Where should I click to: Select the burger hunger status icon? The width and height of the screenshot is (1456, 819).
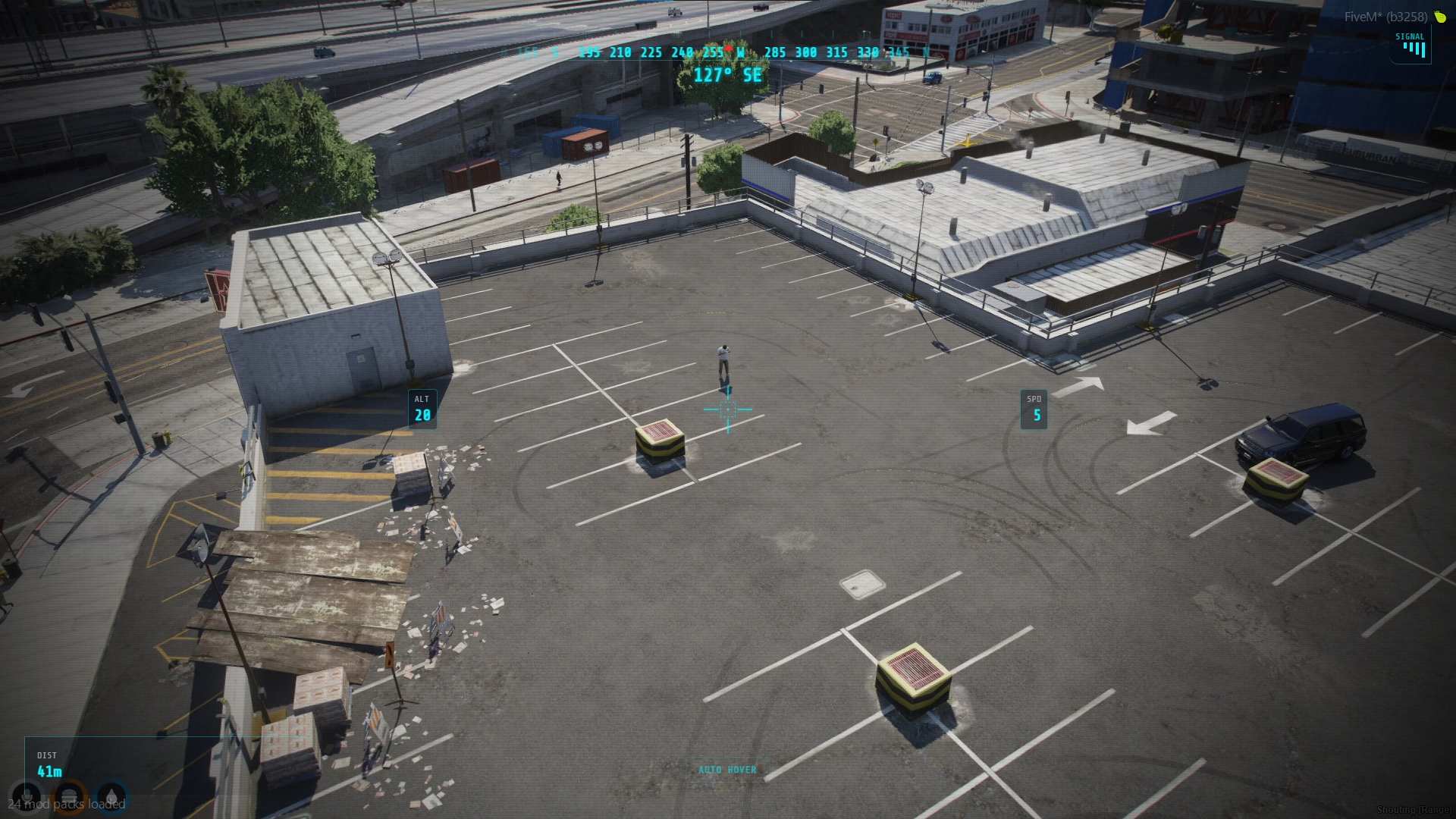pos(69,797)
